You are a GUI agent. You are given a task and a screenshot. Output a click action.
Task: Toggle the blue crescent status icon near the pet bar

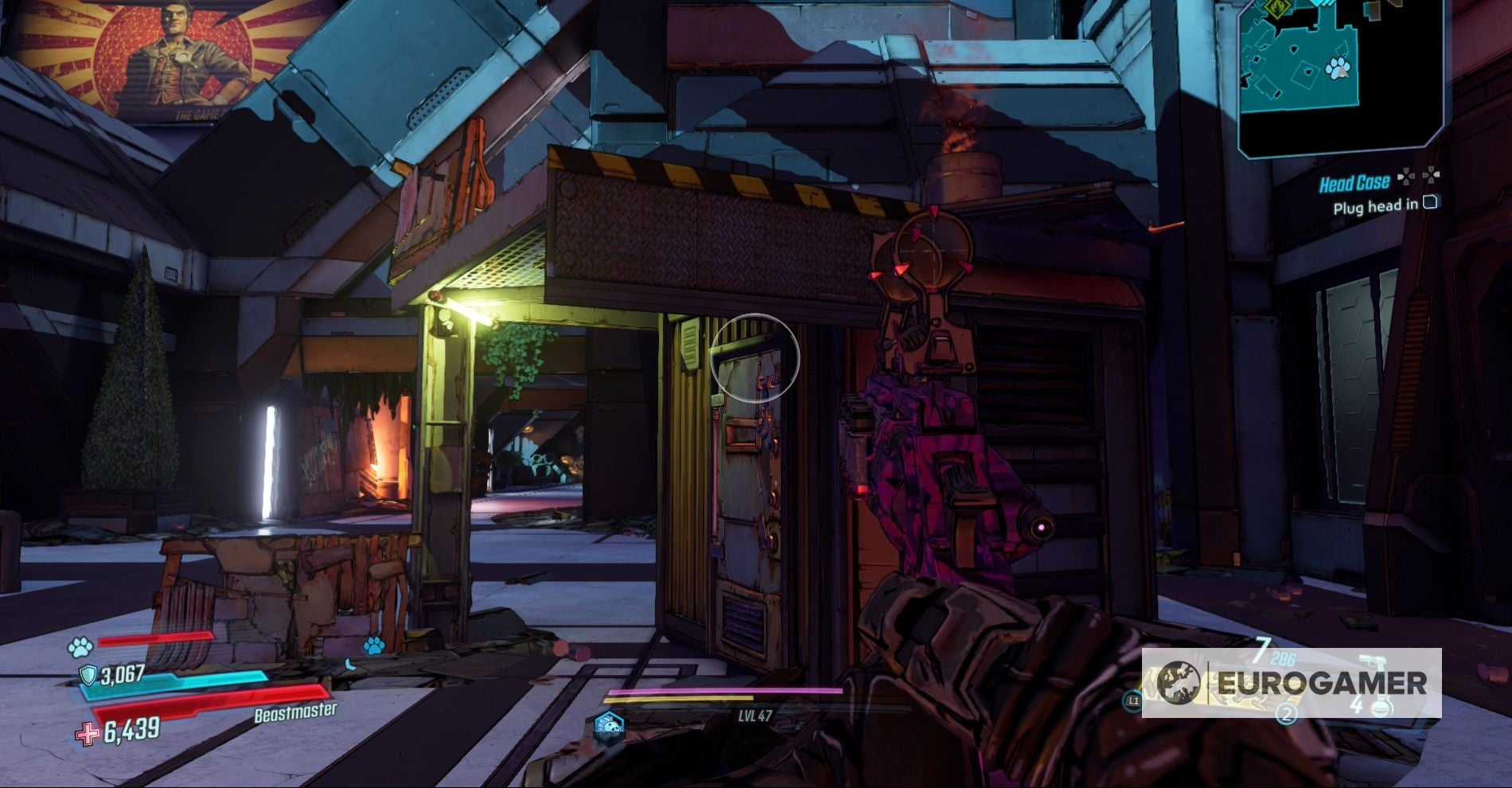click(350, 665)
